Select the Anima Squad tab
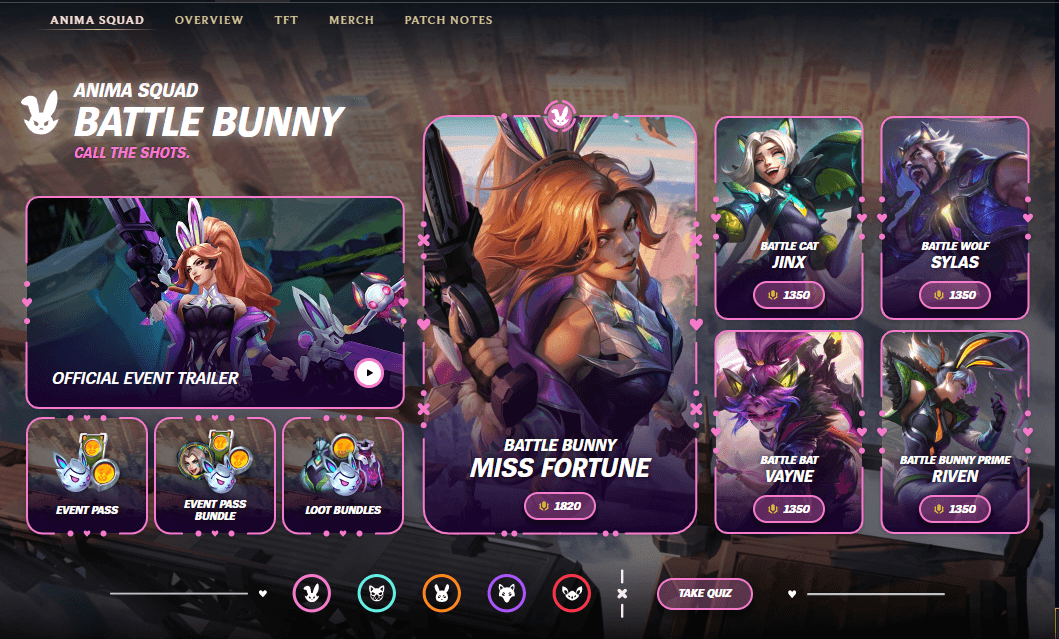The image size is (1059, 639). click(x=97, y=20)
